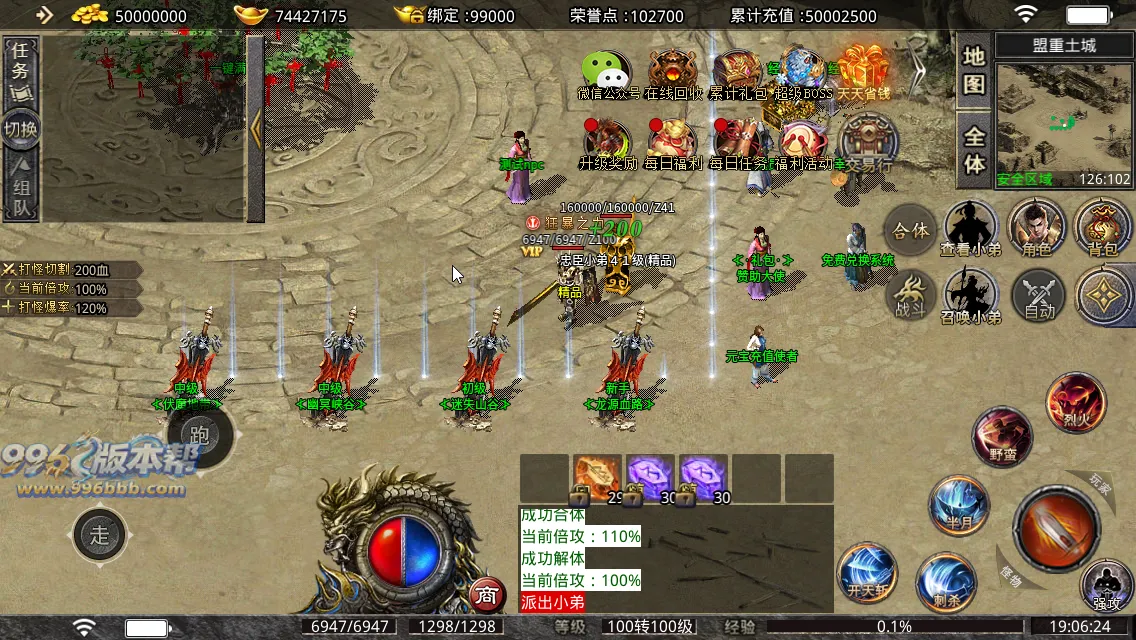Tap the merge button (合体)
1136x640 pixels.
910,230
